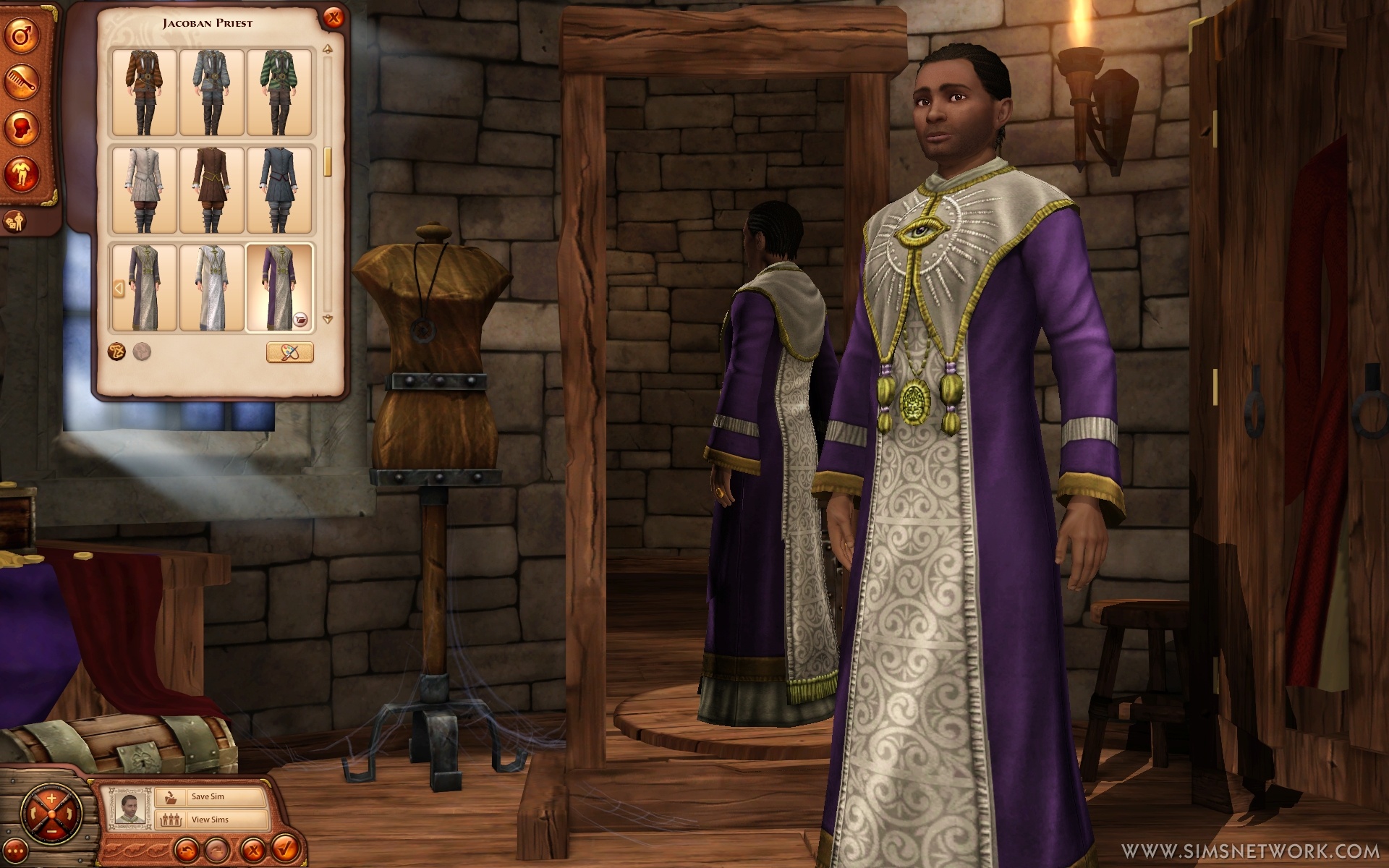The height and width of the screenshot is (868, 1389).
Task: Click the outfit list scroll-up arrow
Action: click(328, 50)
